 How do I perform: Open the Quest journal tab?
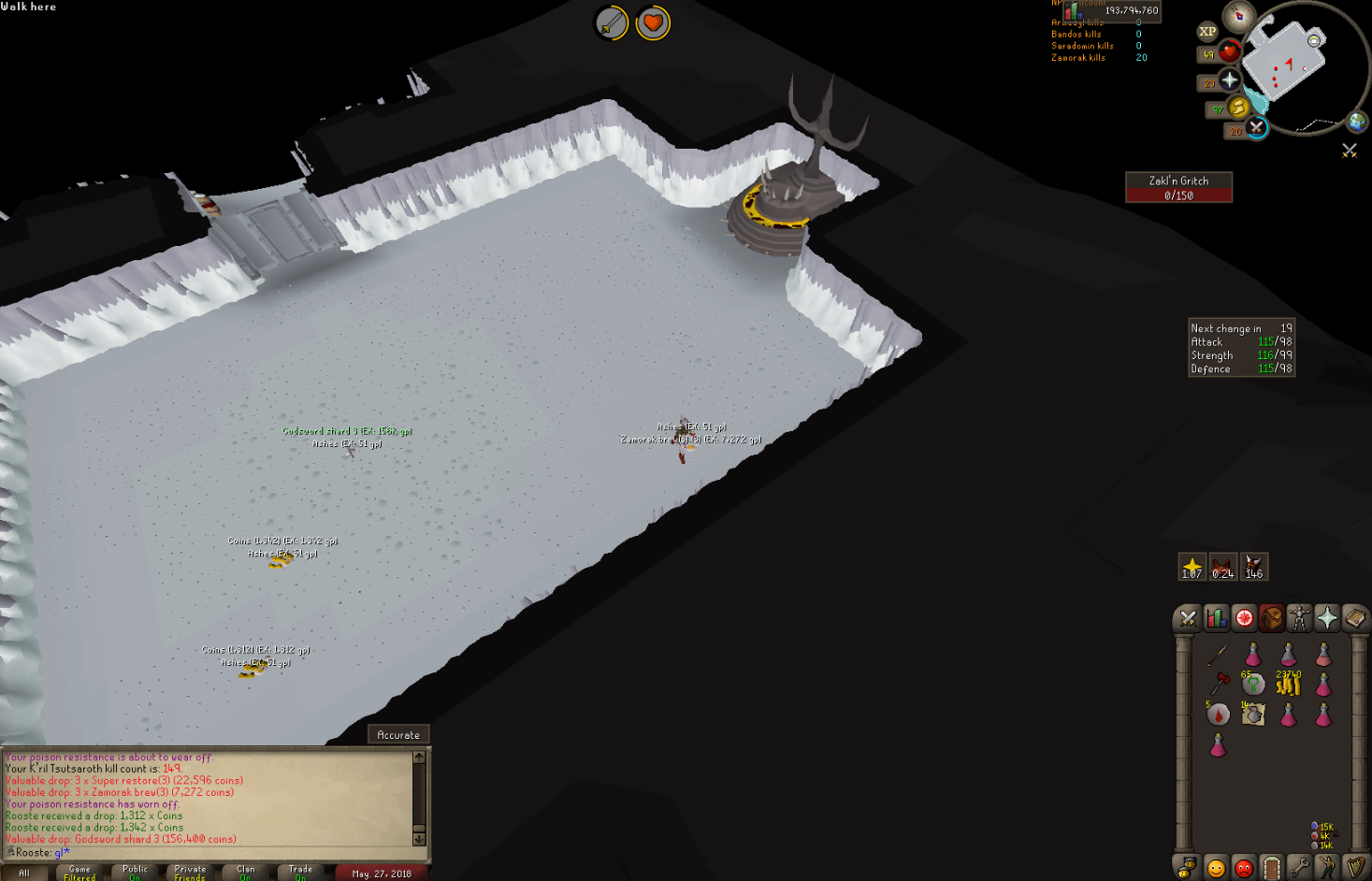tap(1244, 618)
